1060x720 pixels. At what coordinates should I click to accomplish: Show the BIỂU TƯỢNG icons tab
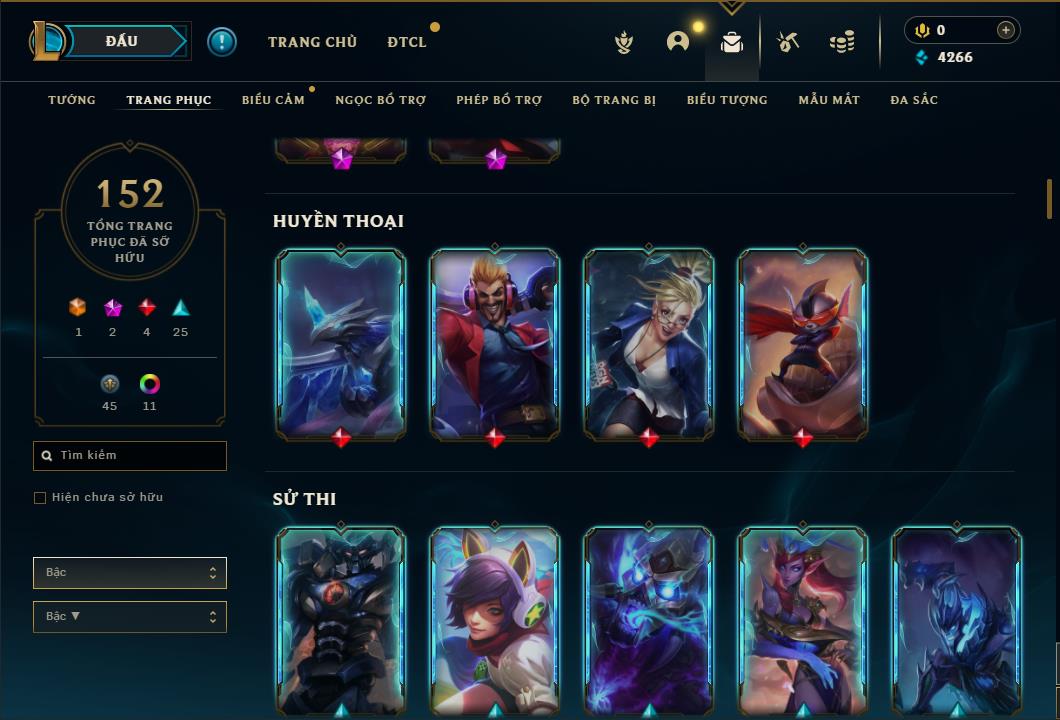(727, 100)
